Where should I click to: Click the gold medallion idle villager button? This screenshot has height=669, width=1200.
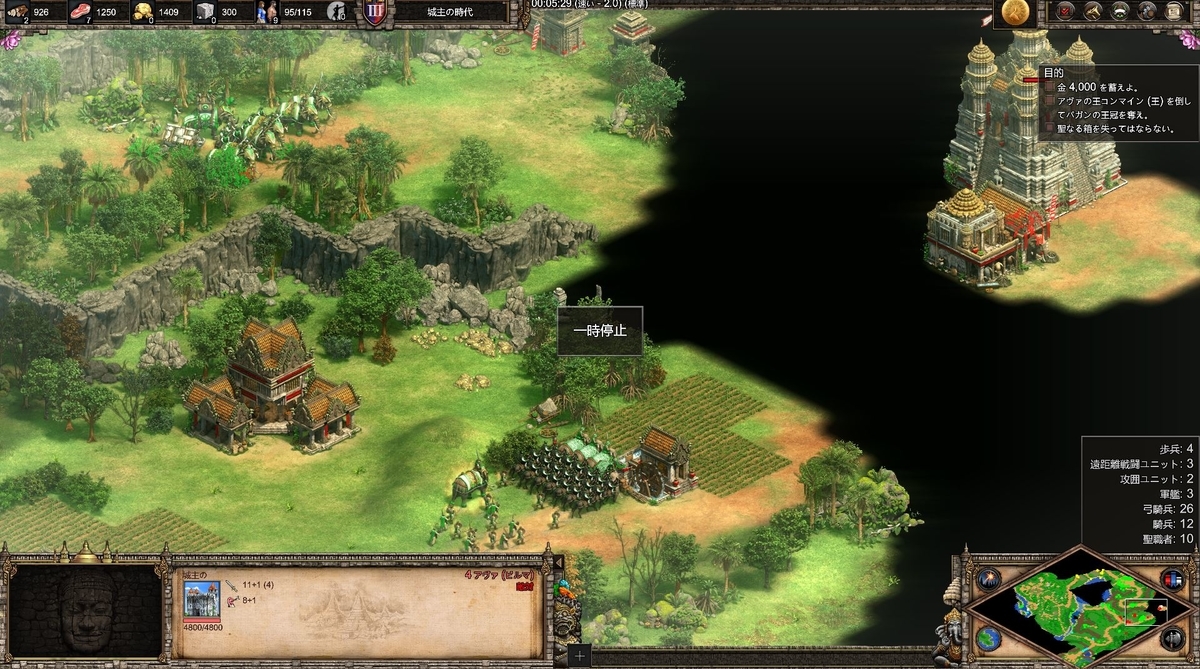click(1016, 12)
